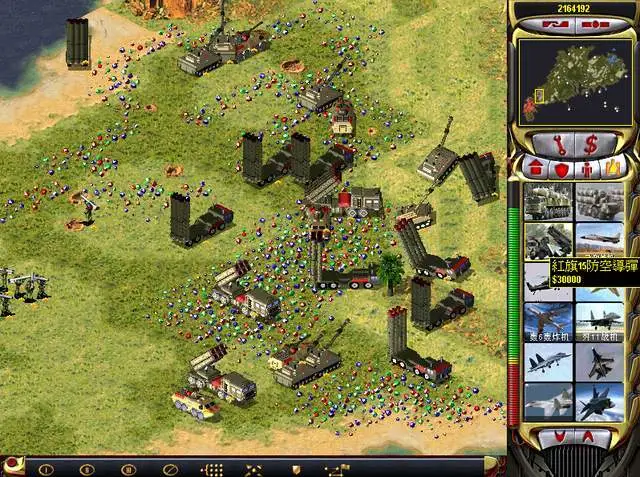Activate the shield guard command
Screen dimensions: 640x477
tap(295, 468)
